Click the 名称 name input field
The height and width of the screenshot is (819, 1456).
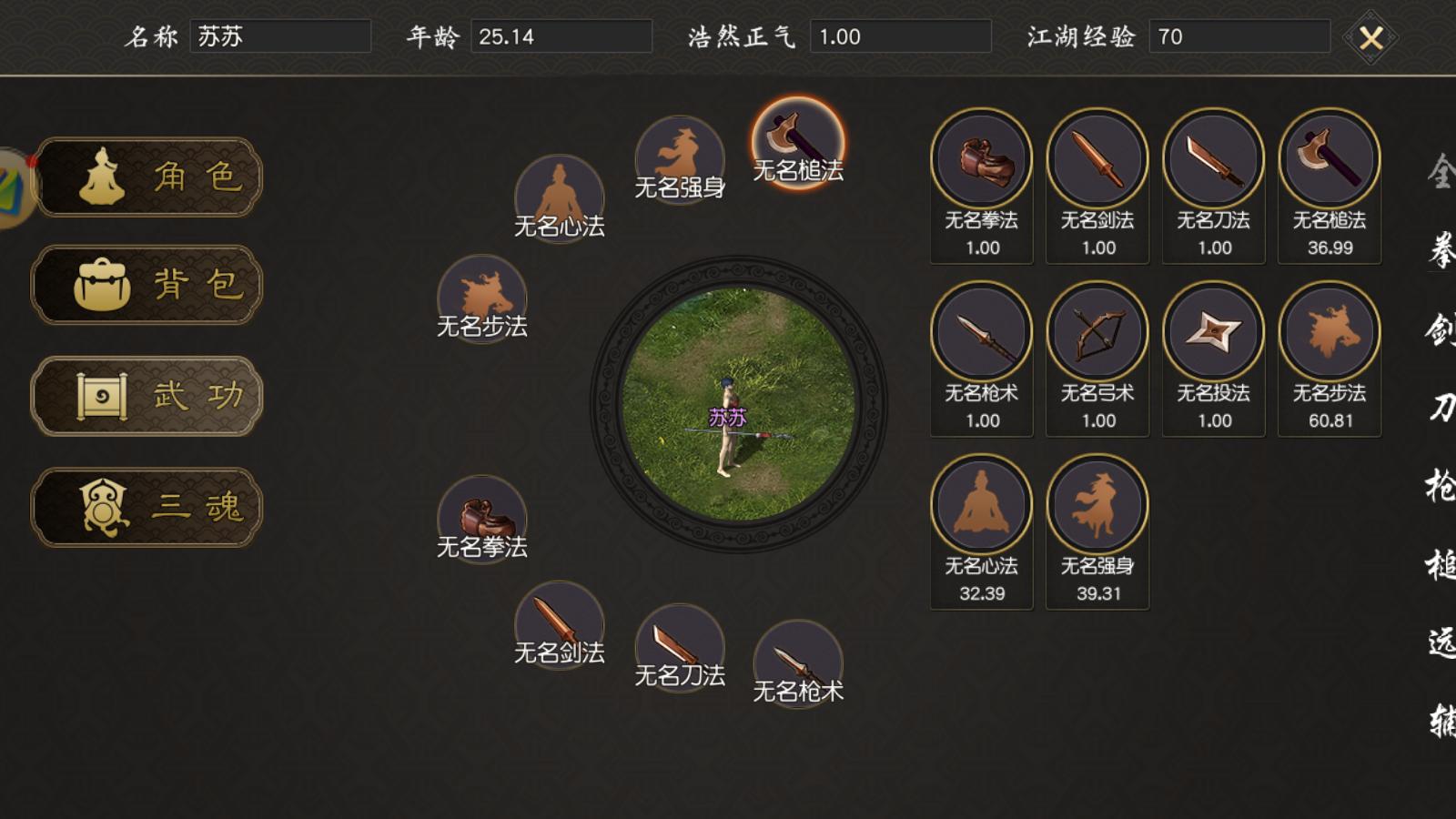click(282, 36)
